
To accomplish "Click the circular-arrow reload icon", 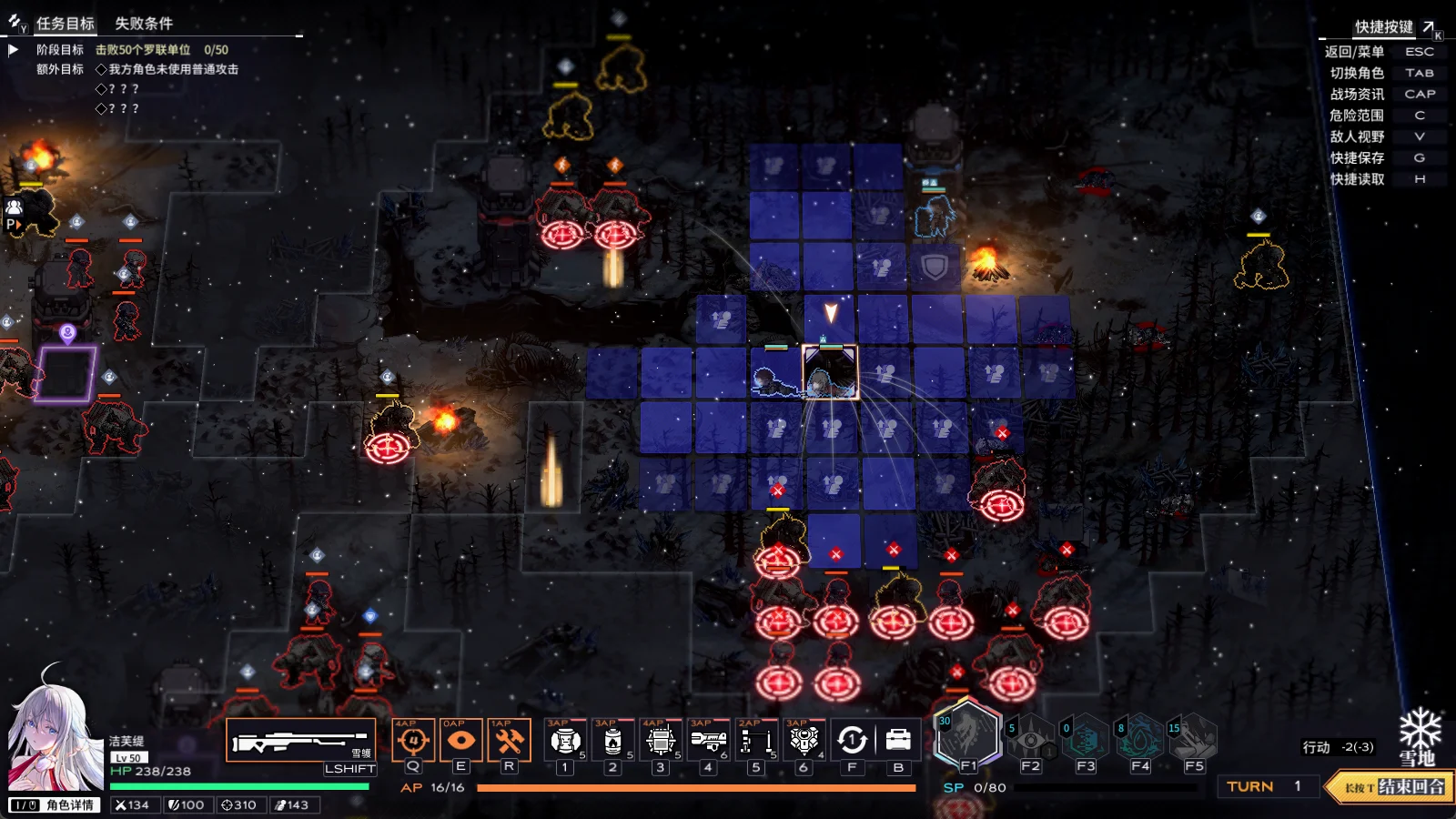I will pos(852,741).
